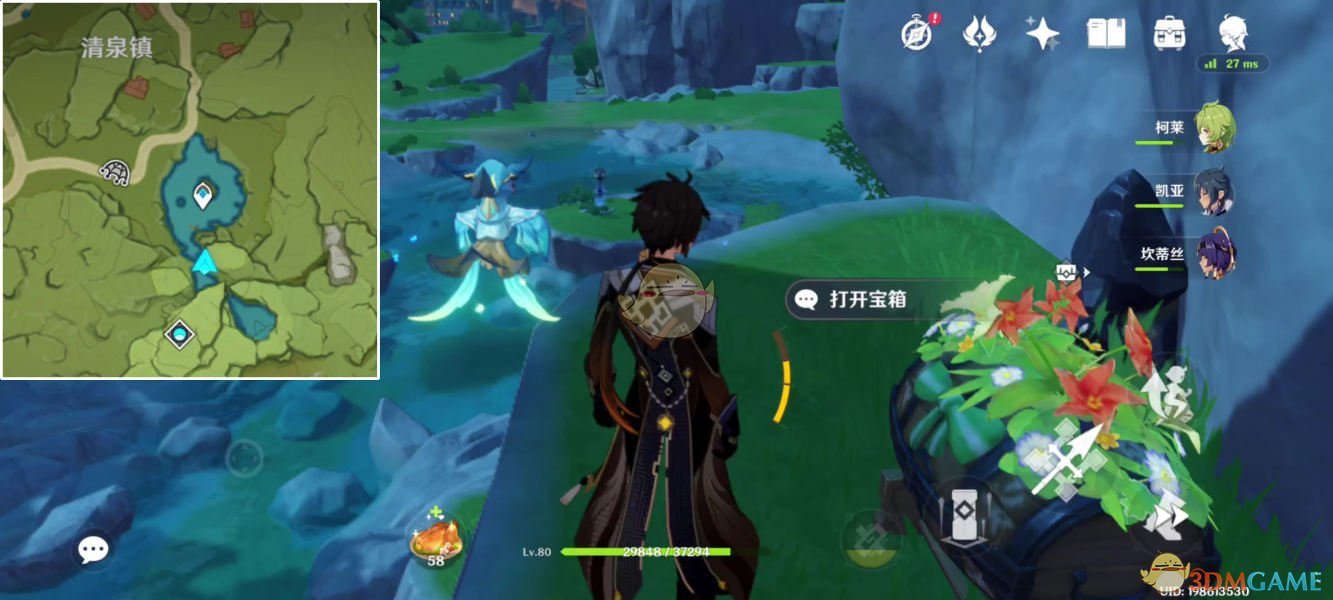
Task: Select the teleport waypoint on the map
Action: coord(180,333)
